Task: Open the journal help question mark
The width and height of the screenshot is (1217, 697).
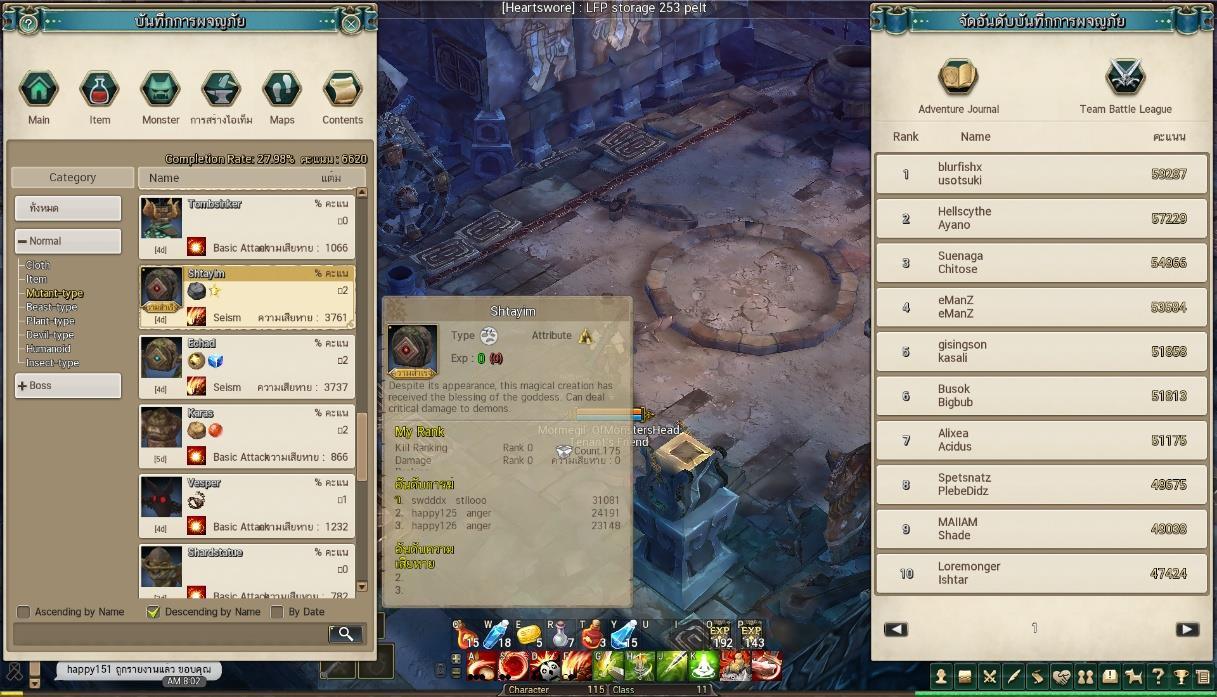Action: 29,22
